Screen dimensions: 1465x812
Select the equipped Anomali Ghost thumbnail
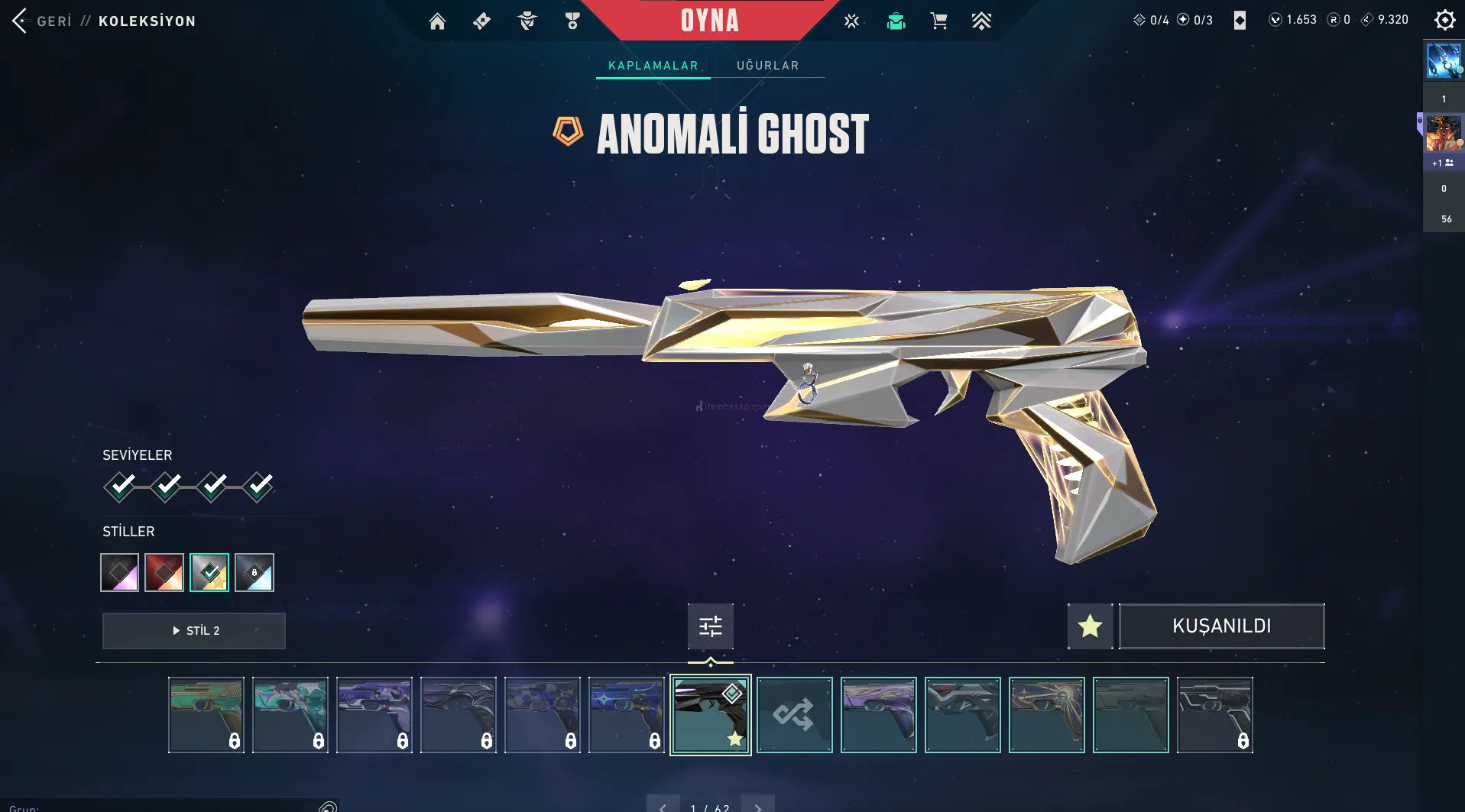[710, 715]
